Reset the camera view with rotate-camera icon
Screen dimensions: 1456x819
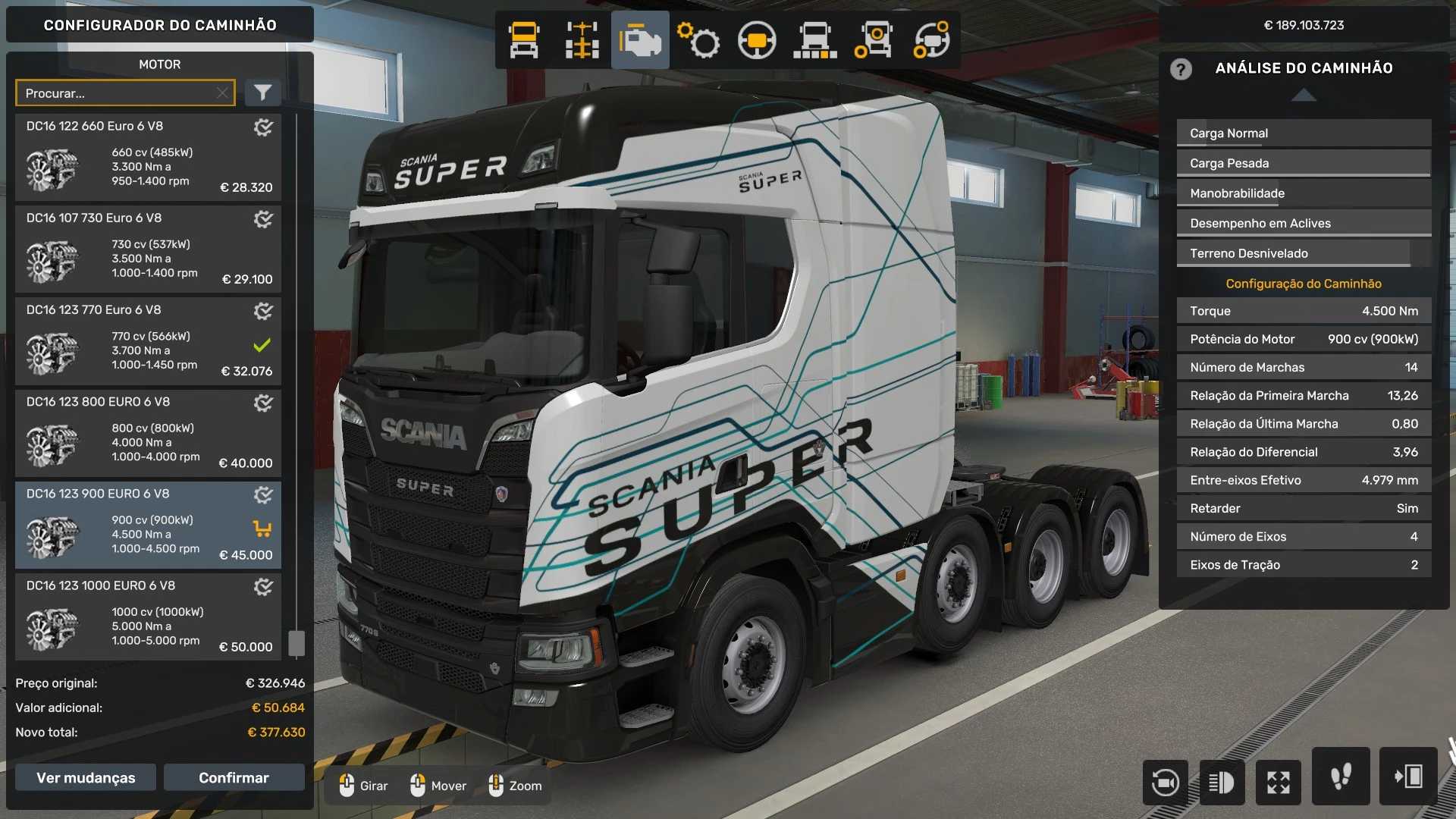[1165, 782]
